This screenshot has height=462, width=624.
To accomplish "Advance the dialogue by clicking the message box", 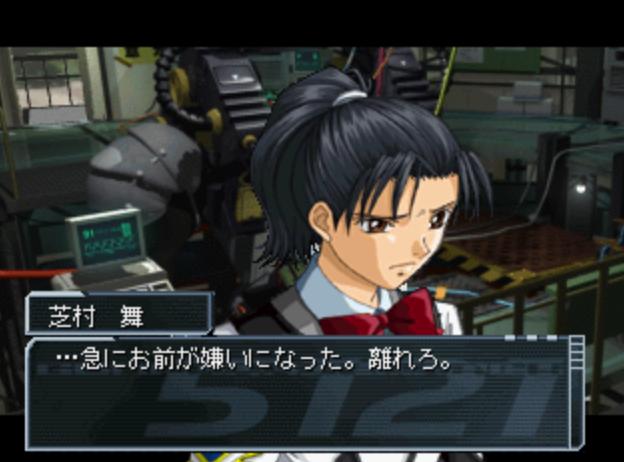I will (x=300, y=395).
